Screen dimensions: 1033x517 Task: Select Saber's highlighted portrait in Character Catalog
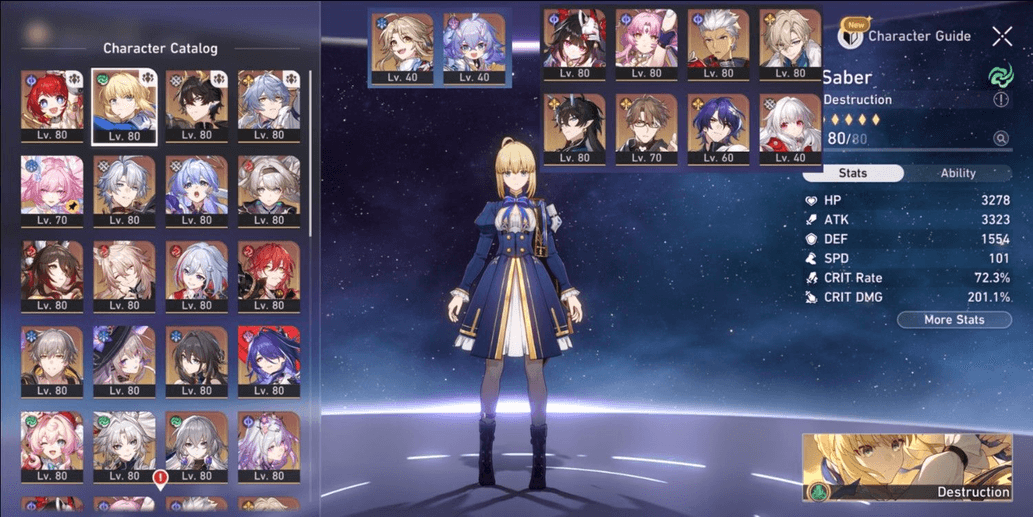124,106
